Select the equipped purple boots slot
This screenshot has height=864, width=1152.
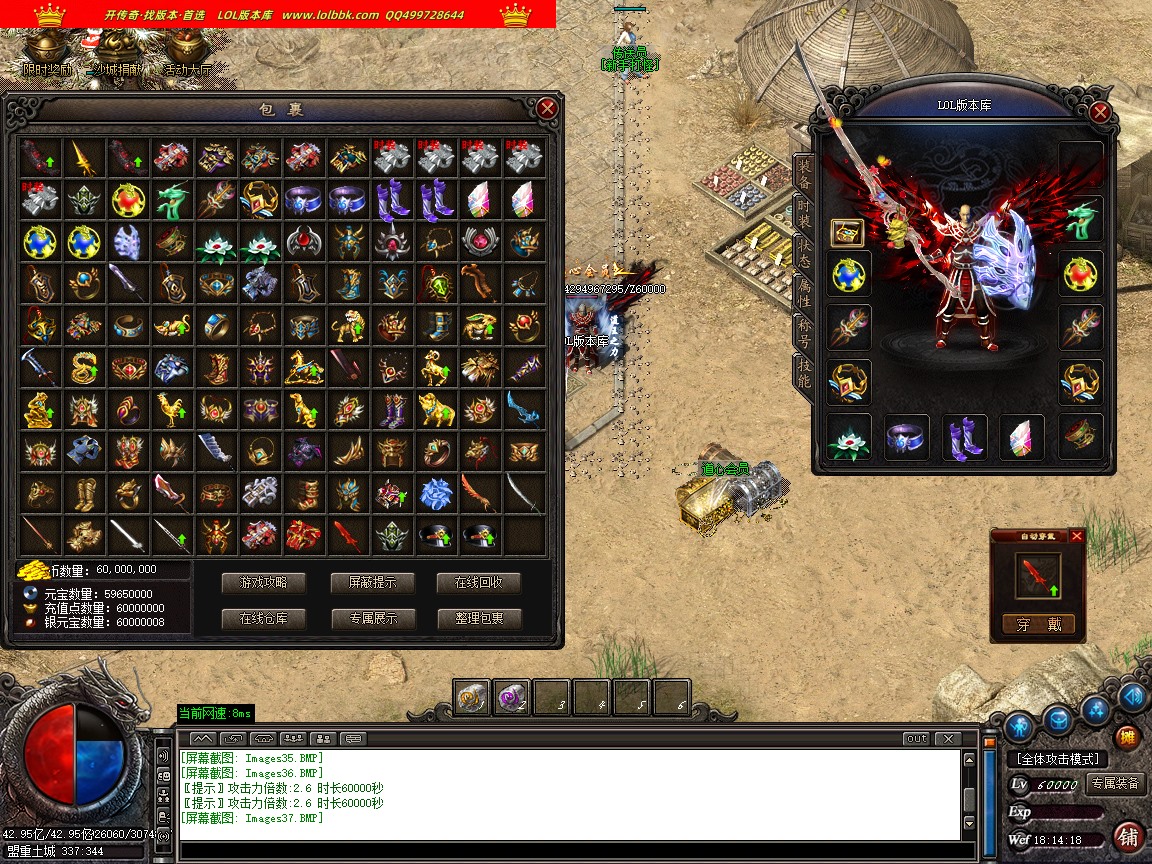coord(965,438)
